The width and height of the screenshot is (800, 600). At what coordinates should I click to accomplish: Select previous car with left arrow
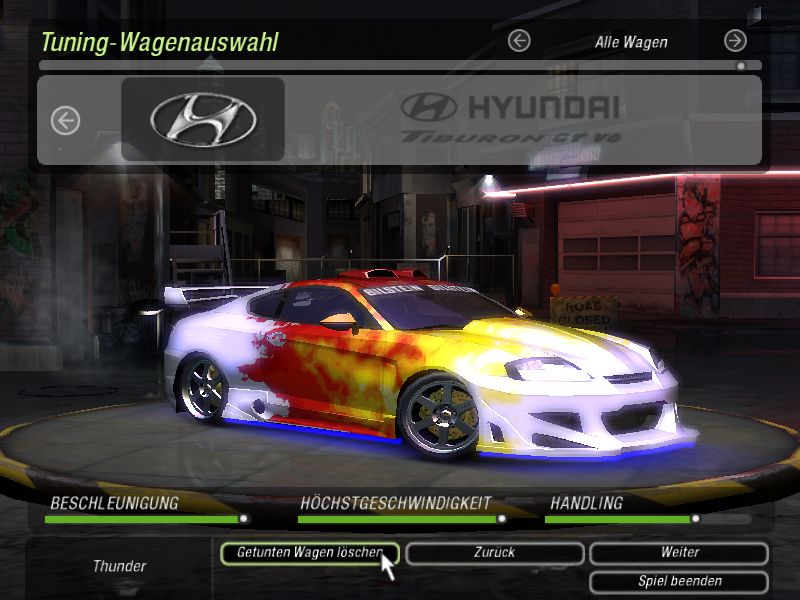[x=65, y=121]
